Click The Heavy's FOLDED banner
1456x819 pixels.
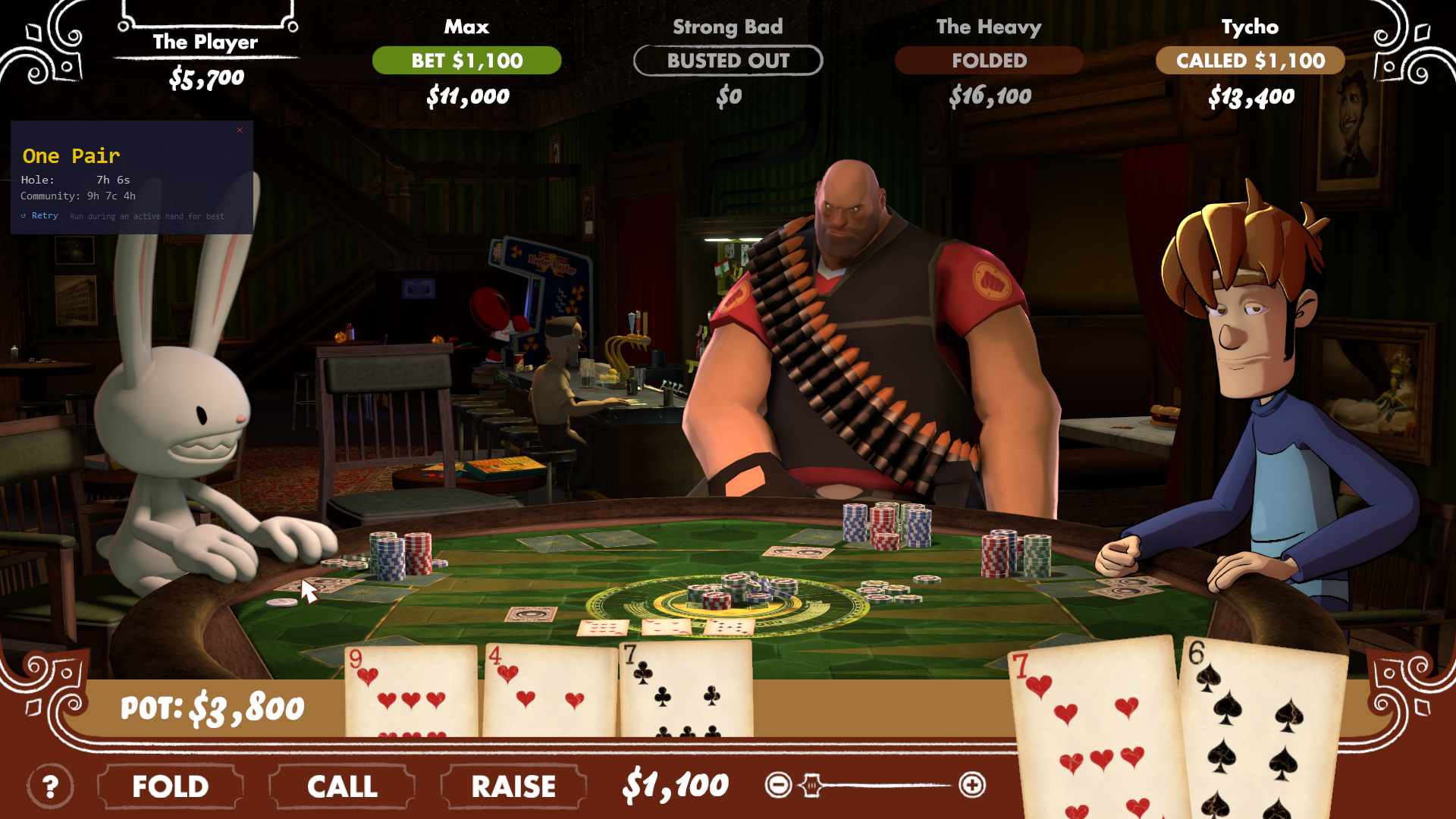click(x=990, y=61)
